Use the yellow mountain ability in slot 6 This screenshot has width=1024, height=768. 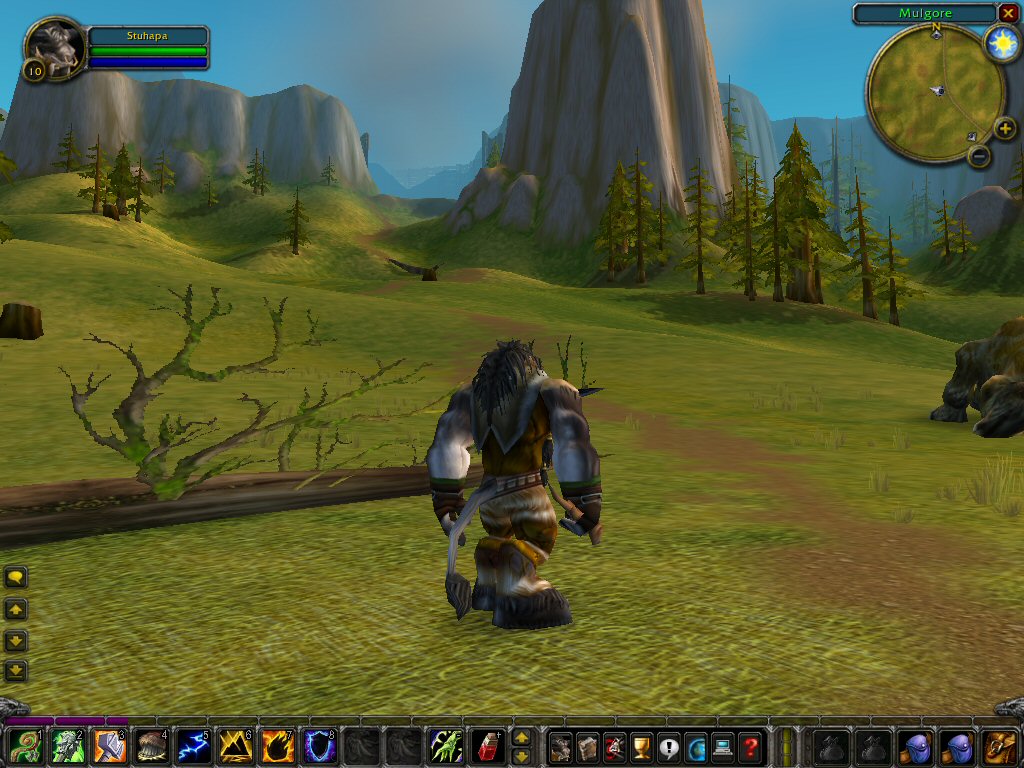(x=235, y=746)
